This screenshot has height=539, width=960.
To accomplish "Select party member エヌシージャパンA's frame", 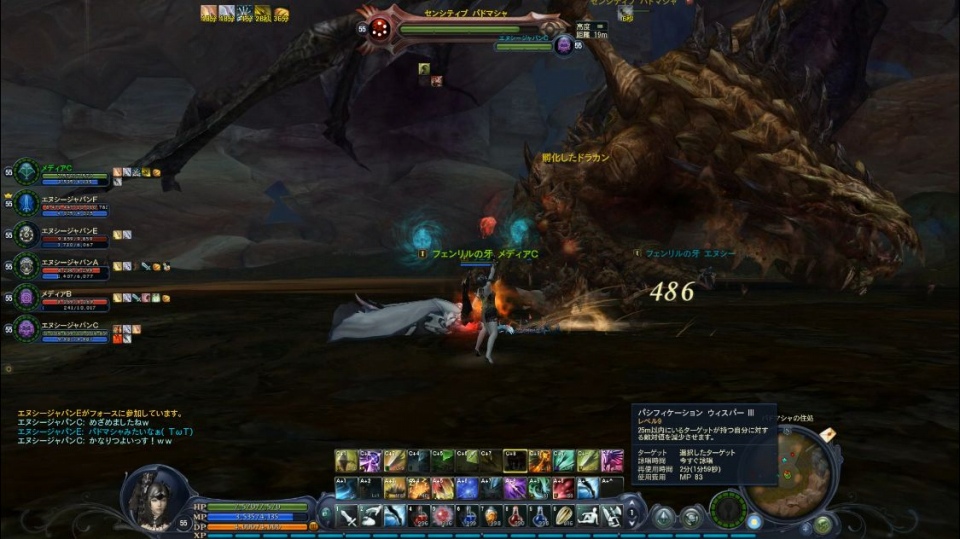I will tap(62, 266).
